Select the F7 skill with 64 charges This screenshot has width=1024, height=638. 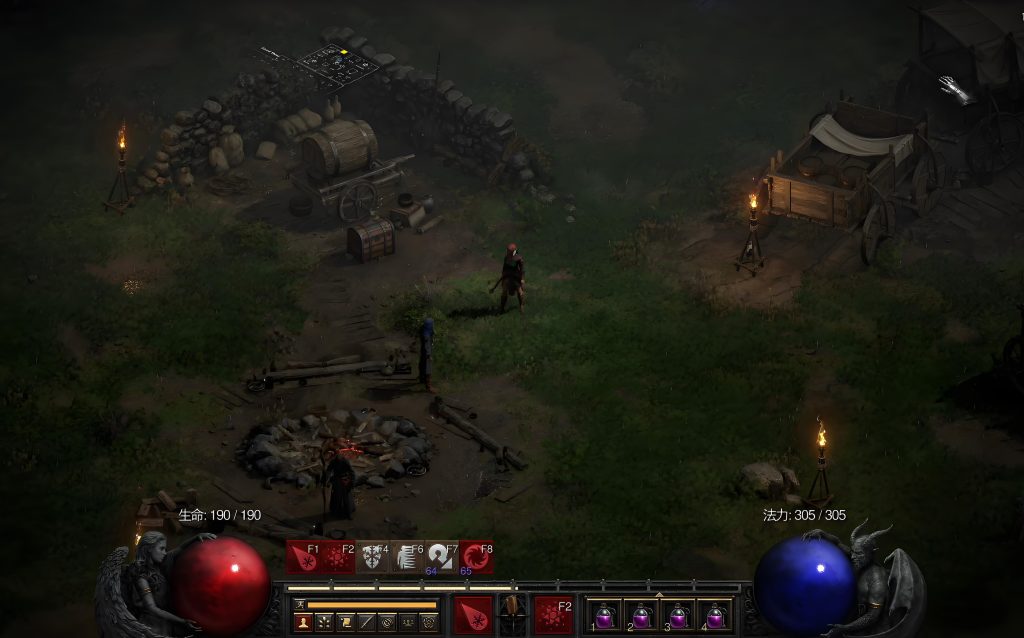(441, 557)
